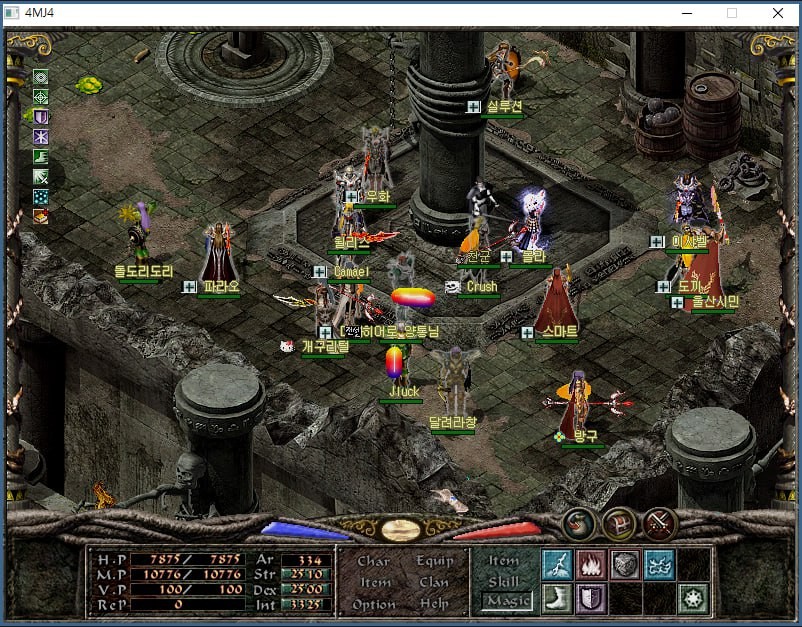Activate the purple shield spell in quickbar
The image size is (802, 627).
point(590,599)
